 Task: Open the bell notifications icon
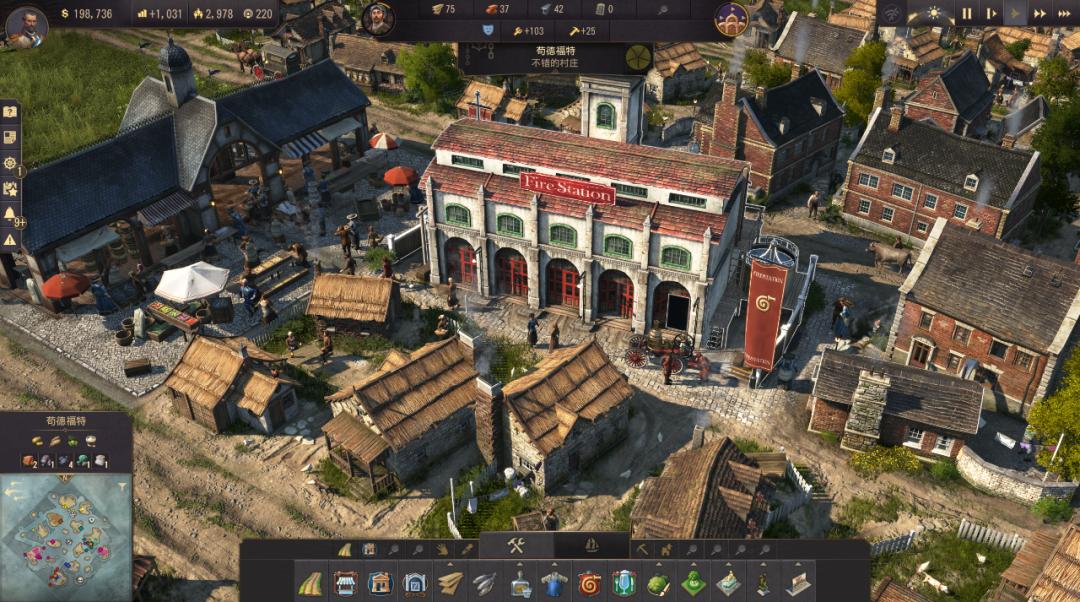pyautogui.click(x=10, y=214)
